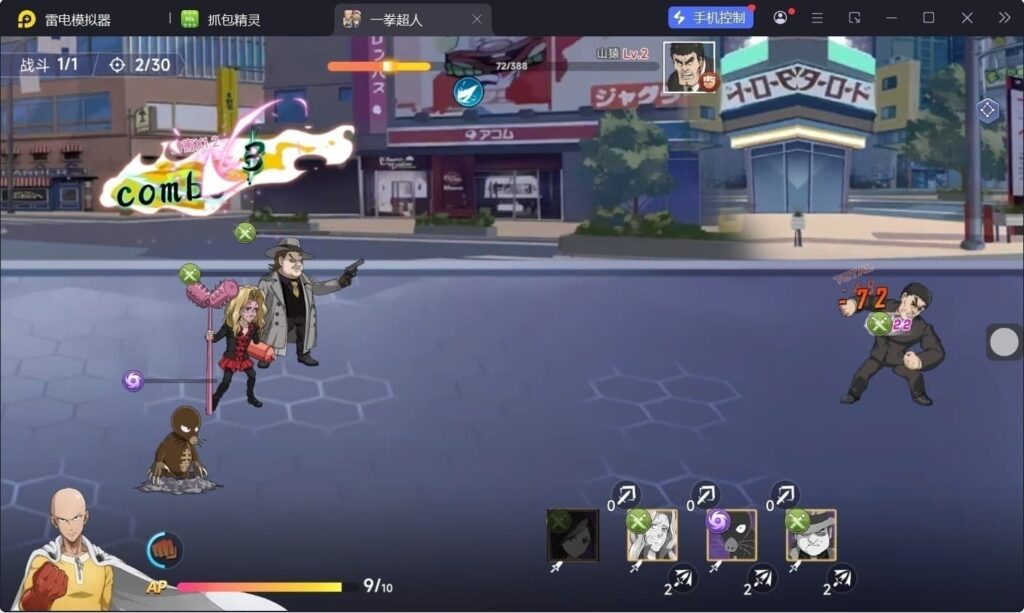Expand the emulator sidebar with double arrows
The height and width of the screenshot is (613, 1024).
(x=1004, y=18)
